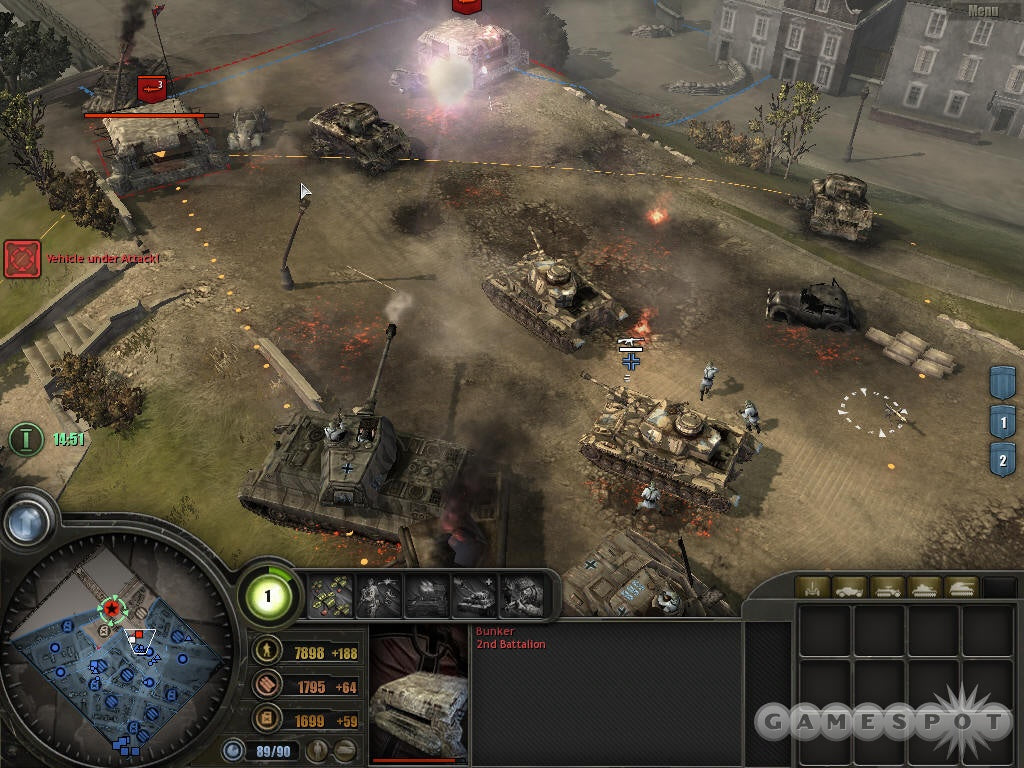1024x768 pixels.
Task: Use the ability showing a tank in smoke
Action: pyautogui.click(x=427, y=597)
